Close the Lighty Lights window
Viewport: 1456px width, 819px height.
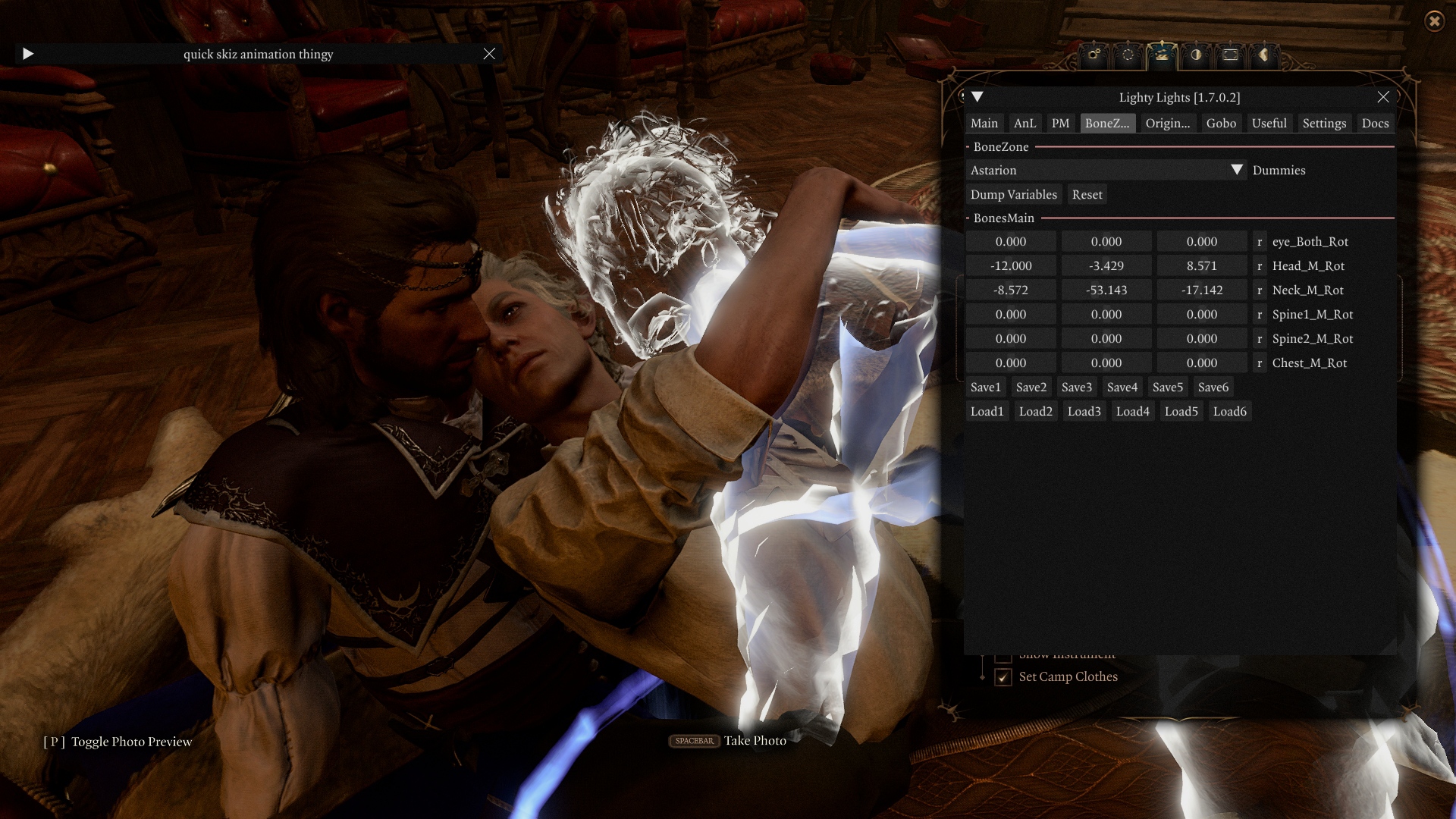[1383, 97]
